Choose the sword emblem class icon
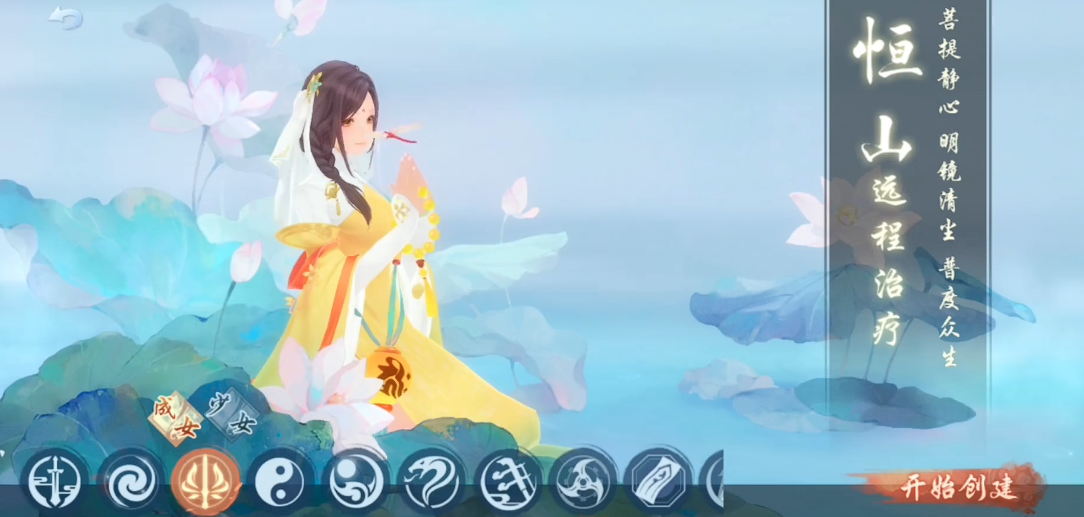This screenshot has width=1084, height=517. coord(53,481)
